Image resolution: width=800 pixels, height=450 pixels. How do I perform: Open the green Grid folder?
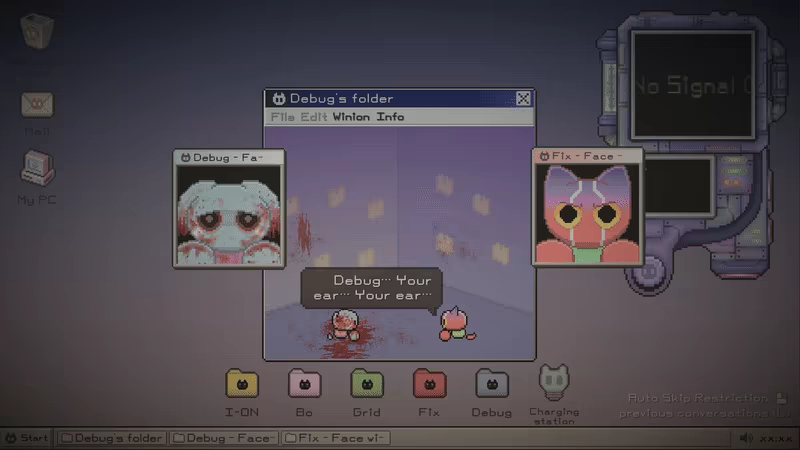[367, 384]
